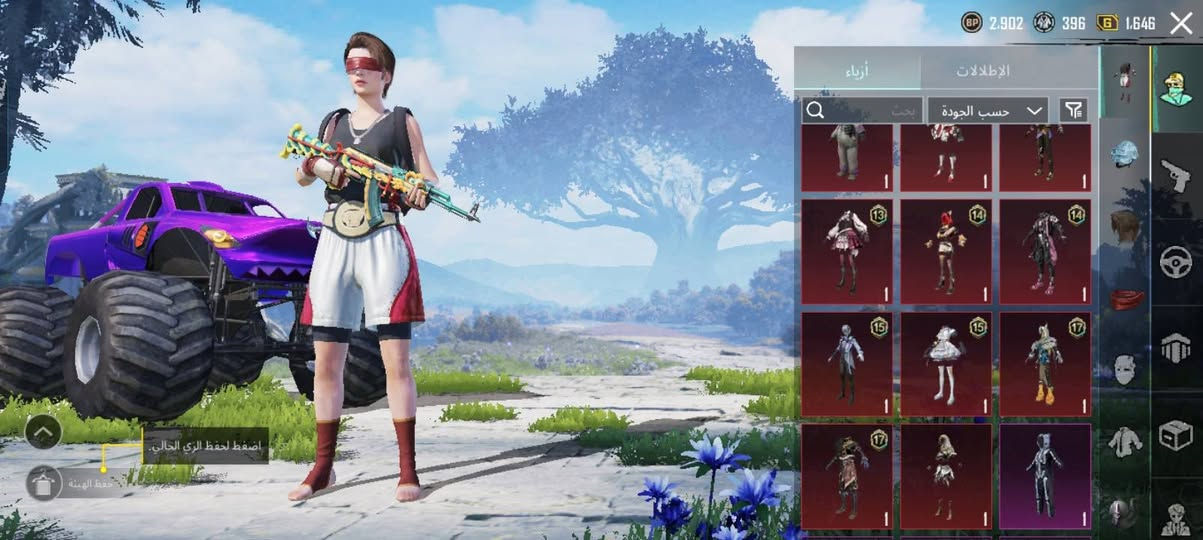Open the filter options button

pos(1073,110)
